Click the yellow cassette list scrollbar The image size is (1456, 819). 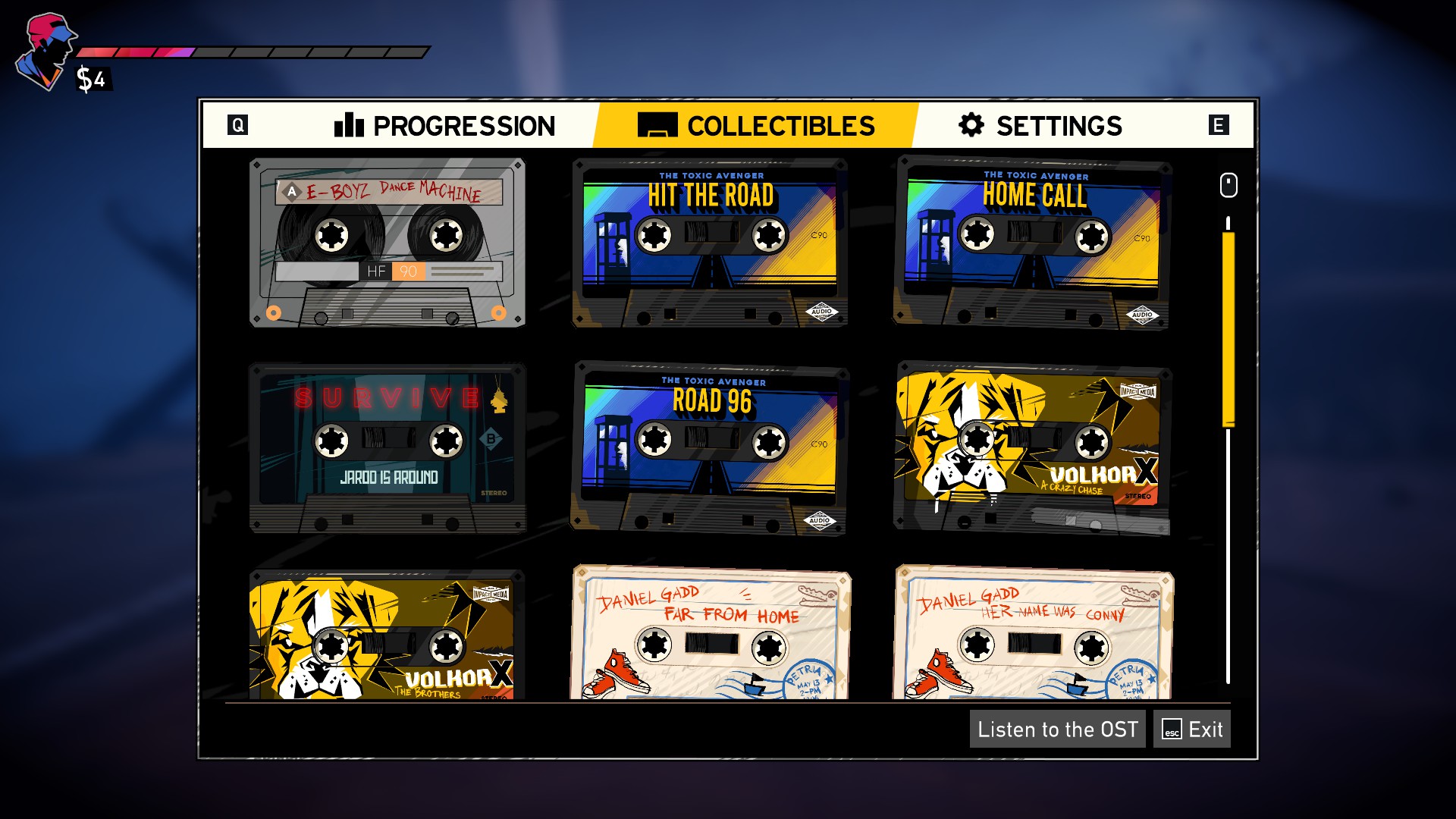click(x=1228, y=330)
